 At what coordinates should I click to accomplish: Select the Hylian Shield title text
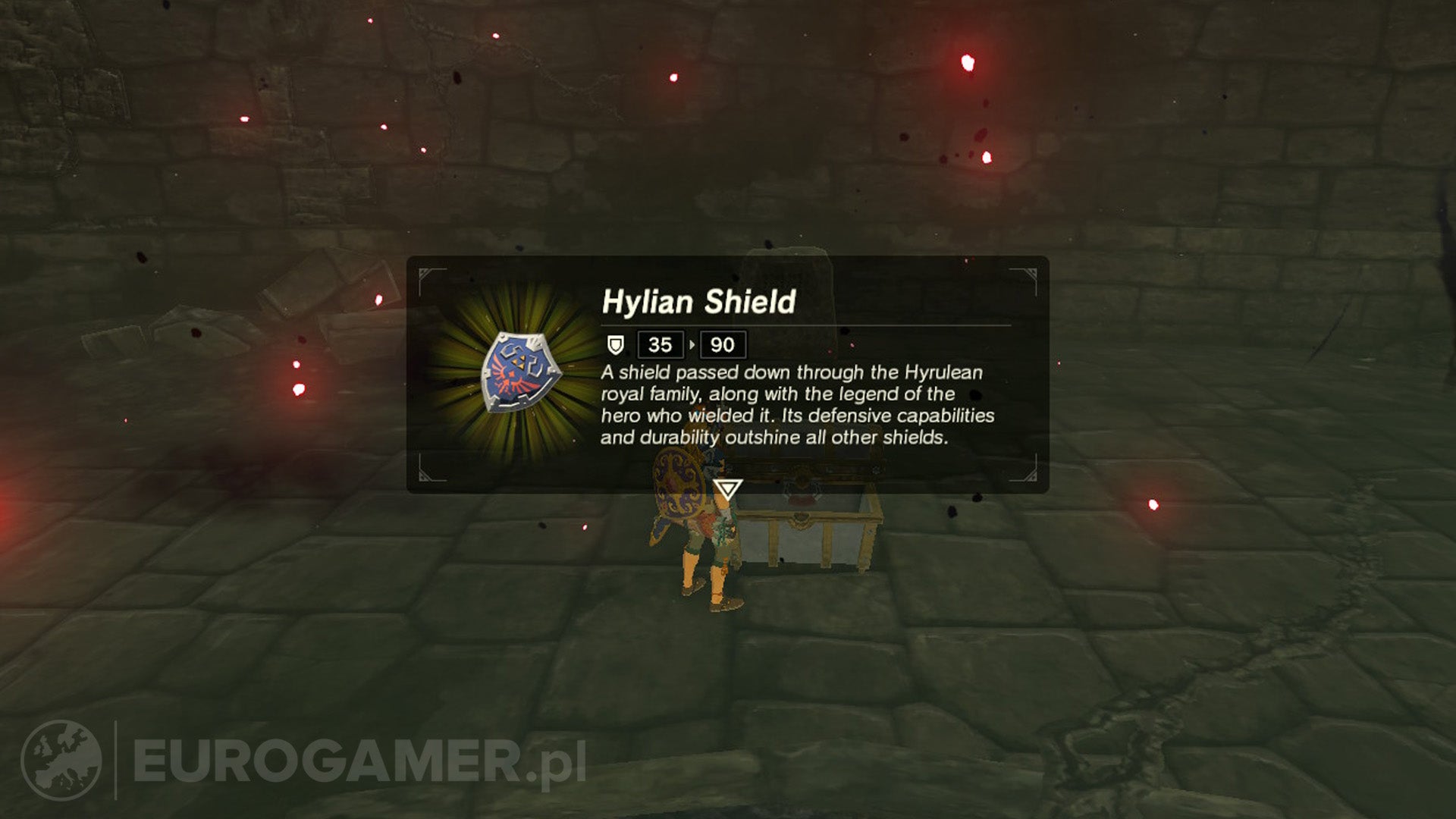[x=698, y=300]
